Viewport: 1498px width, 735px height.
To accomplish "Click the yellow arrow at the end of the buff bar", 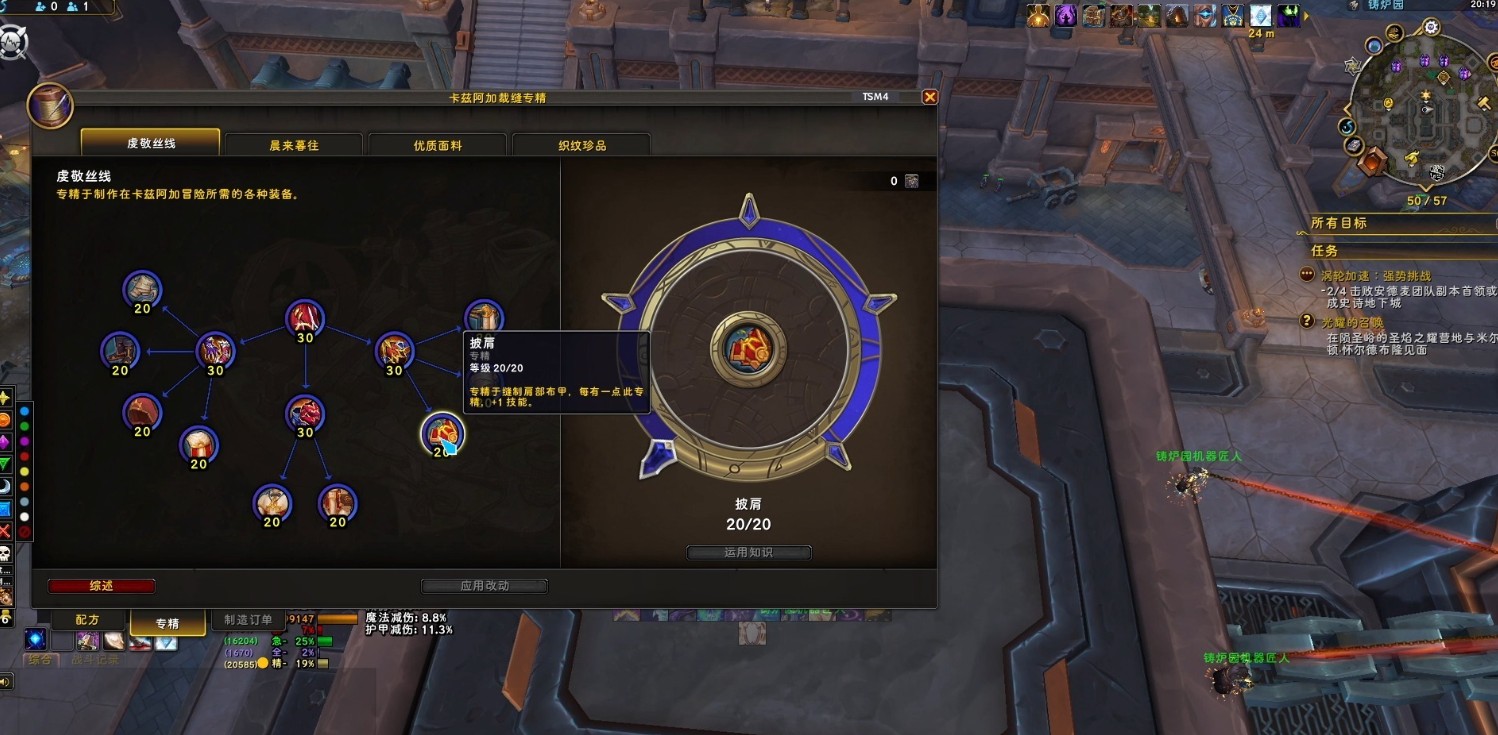I will (1307, 16).
